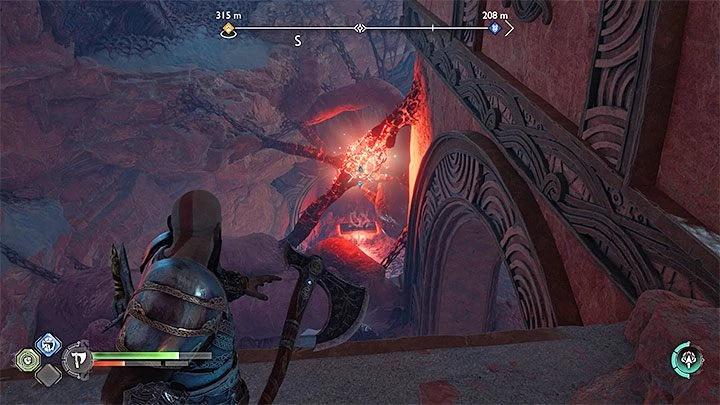Select the empty grey diamond slot

[45, 374]
